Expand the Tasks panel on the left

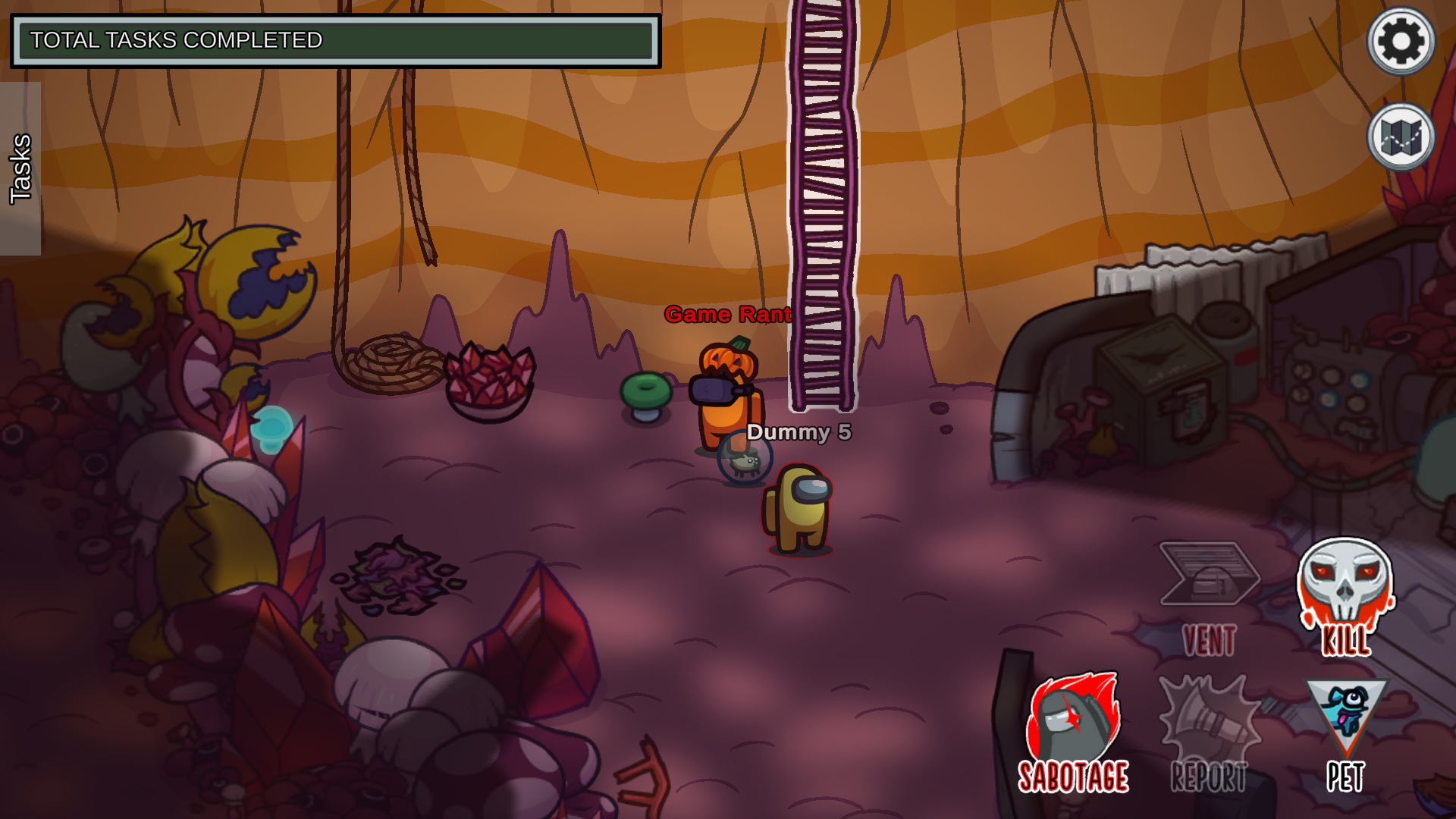pos(20,167)
